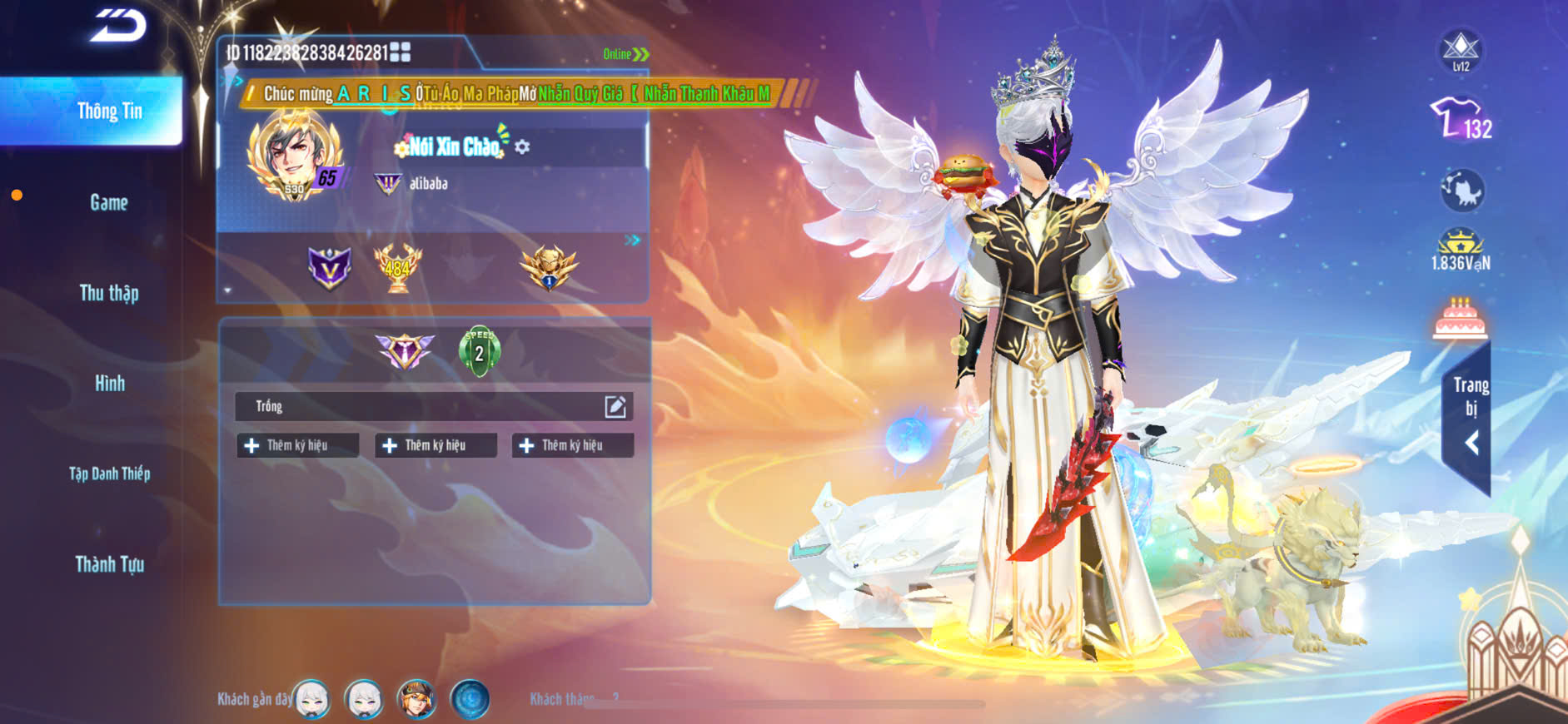The width and height of the screenshot is (1568, 724).
Task: Open the Game tab
Action: 109,203
